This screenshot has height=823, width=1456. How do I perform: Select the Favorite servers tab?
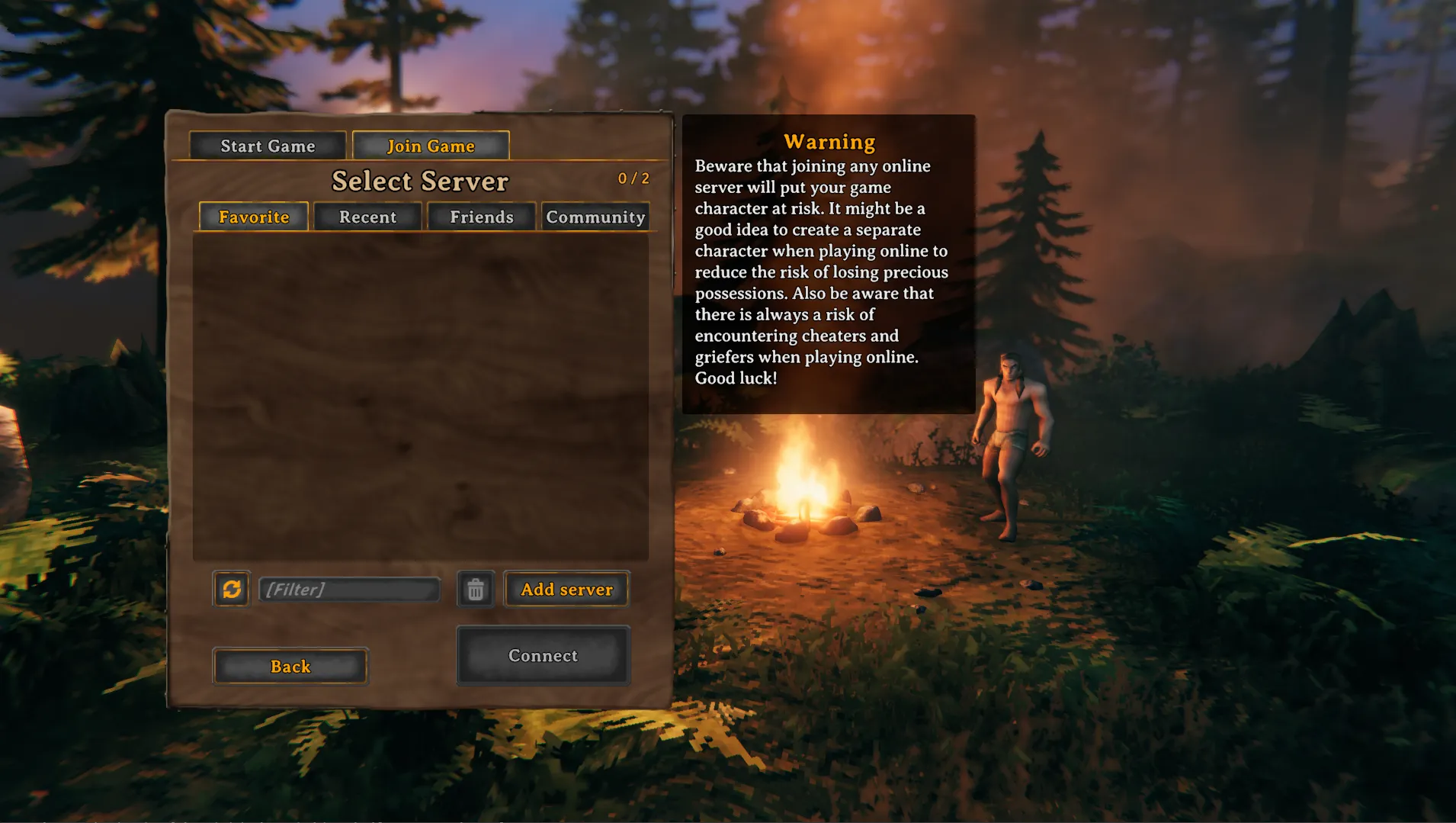tap(252, 217)
